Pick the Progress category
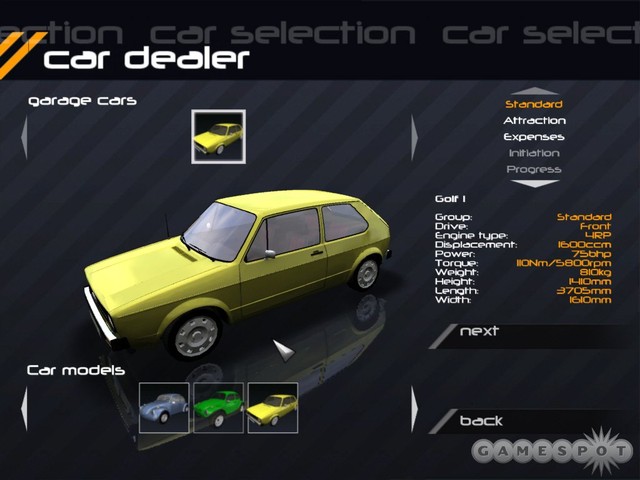Screen dimensions: 640x480 point(533,169)
